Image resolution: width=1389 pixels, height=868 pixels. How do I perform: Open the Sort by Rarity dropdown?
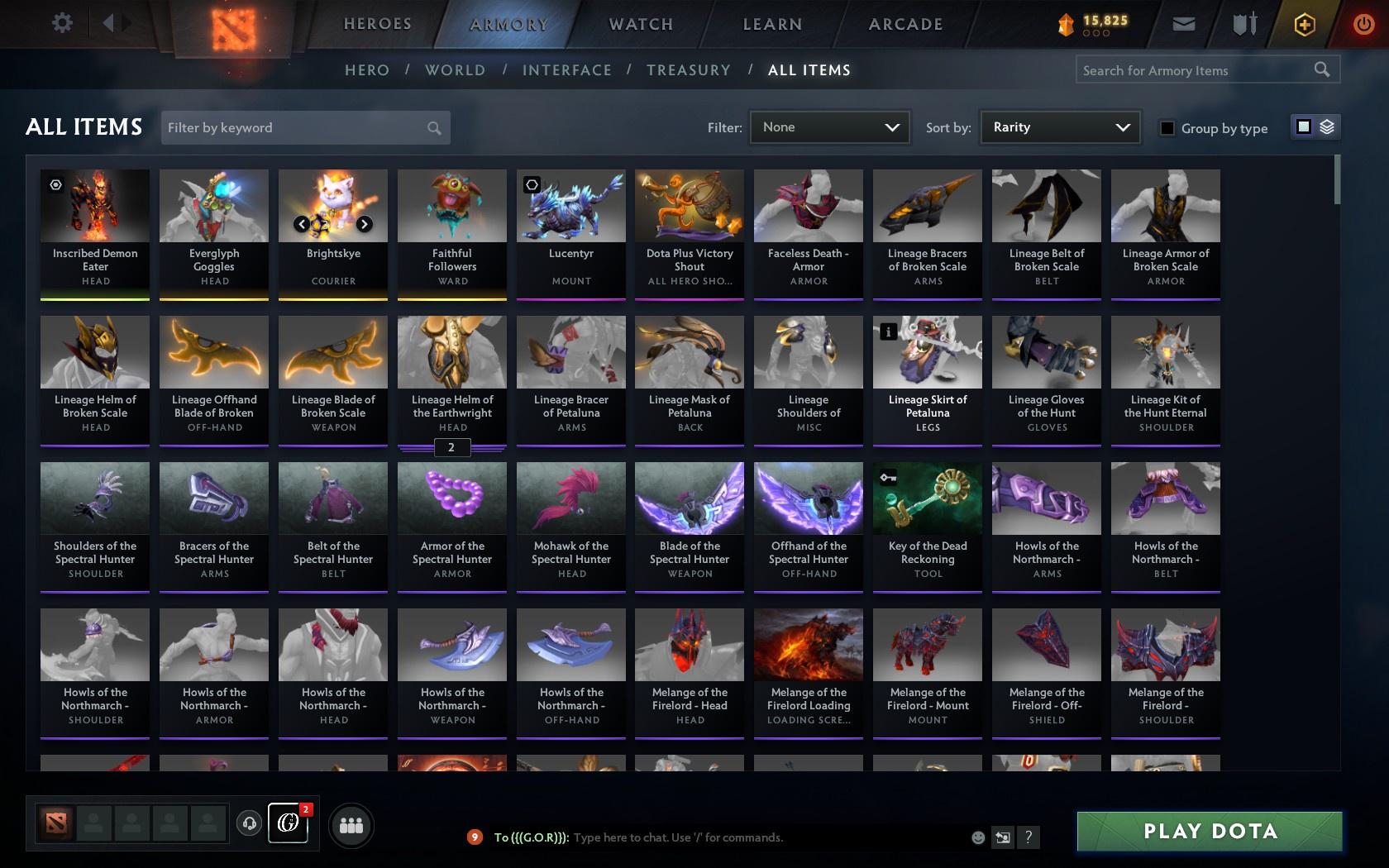[1059, 127]
